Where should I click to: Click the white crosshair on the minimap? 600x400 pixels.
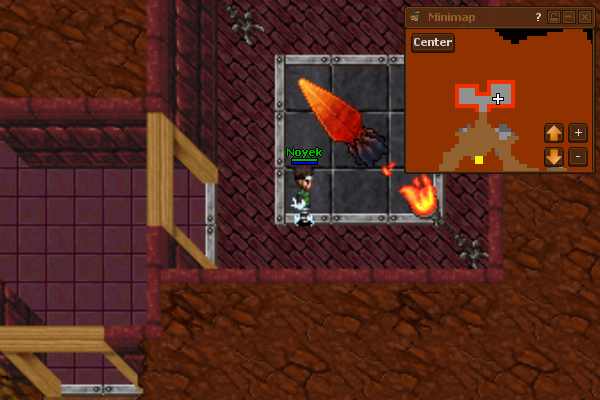coord(498,98)
